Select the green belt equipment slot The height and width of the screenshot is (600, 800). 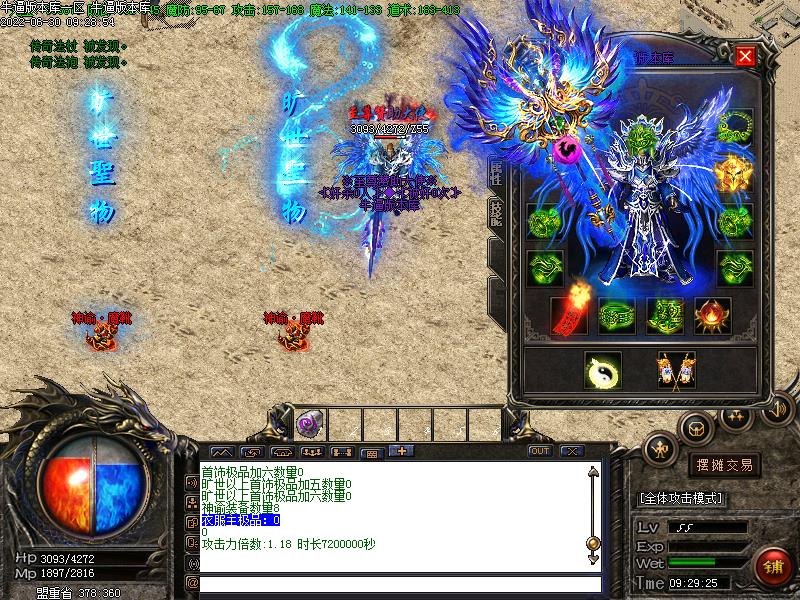[617, 315]
